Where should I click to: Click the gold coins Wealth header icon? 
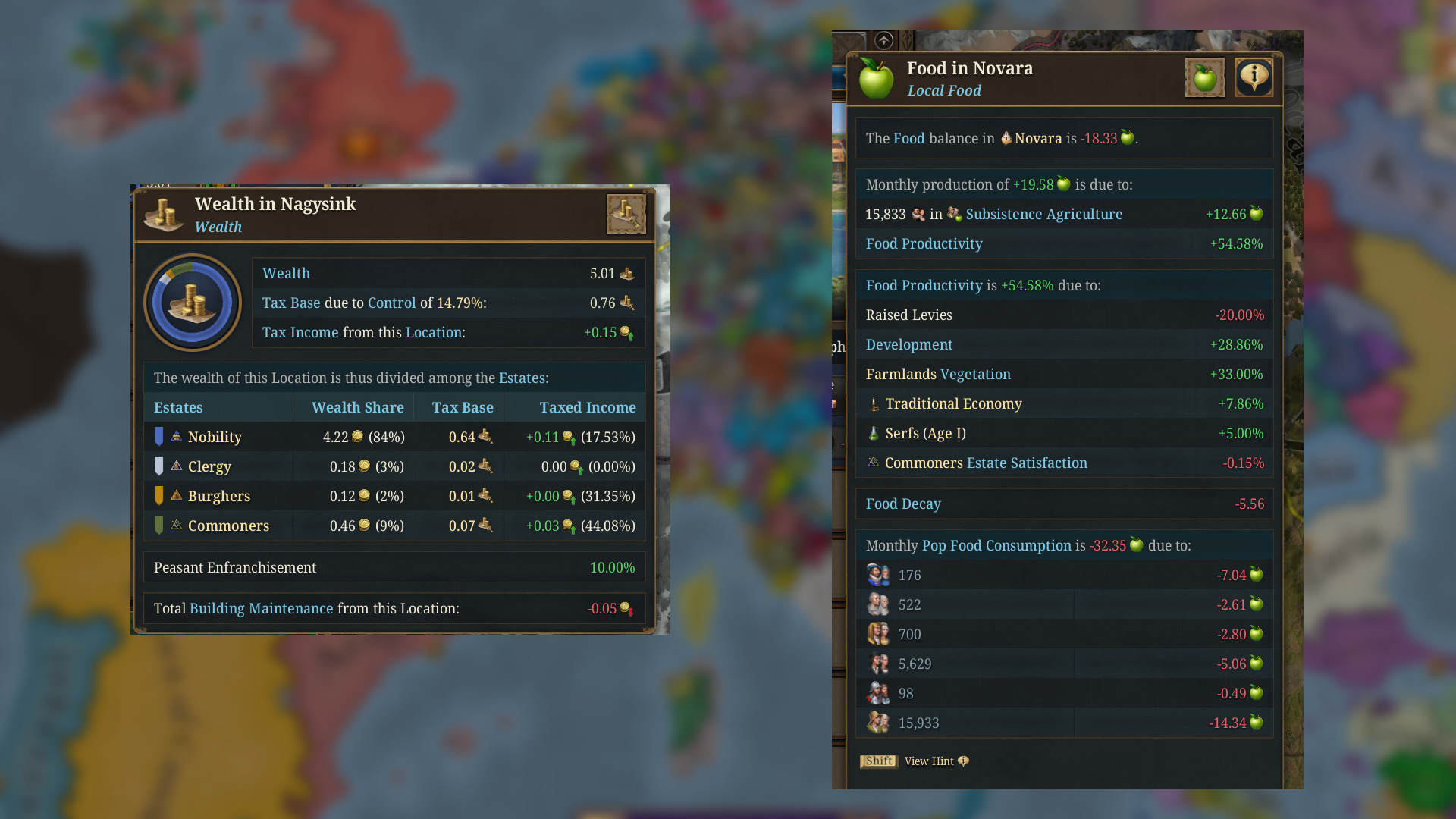click(x=164, y=214)
